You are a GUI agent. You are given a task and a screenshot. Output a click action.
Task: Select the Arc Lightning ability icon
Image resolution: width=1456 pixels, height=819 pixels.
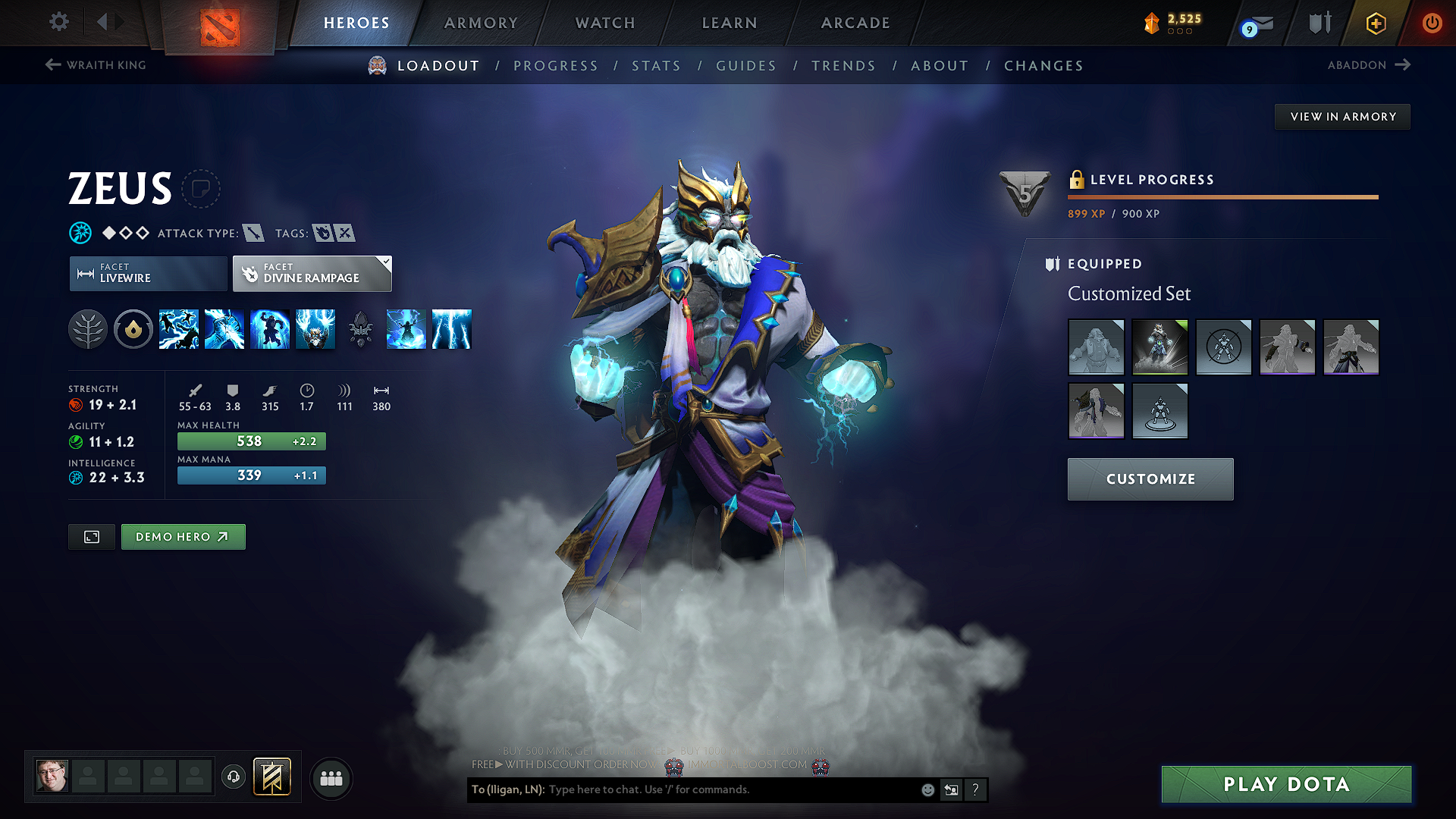pyautogui.click(x=179, y=329)
